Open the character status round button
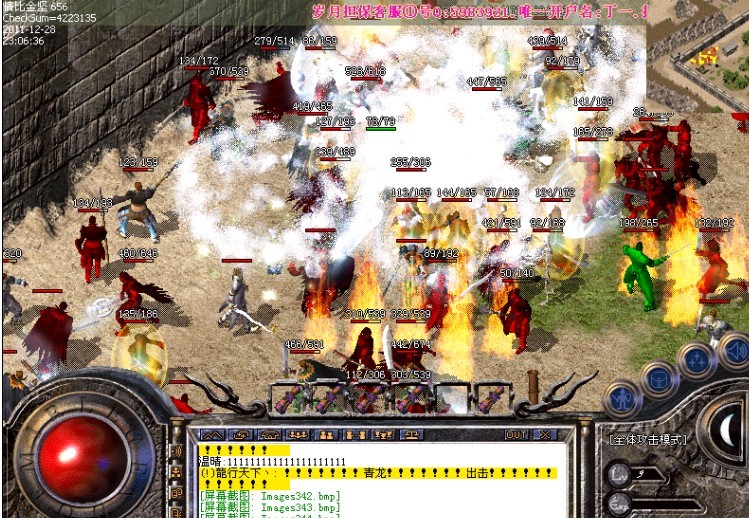 click(623, 399)
